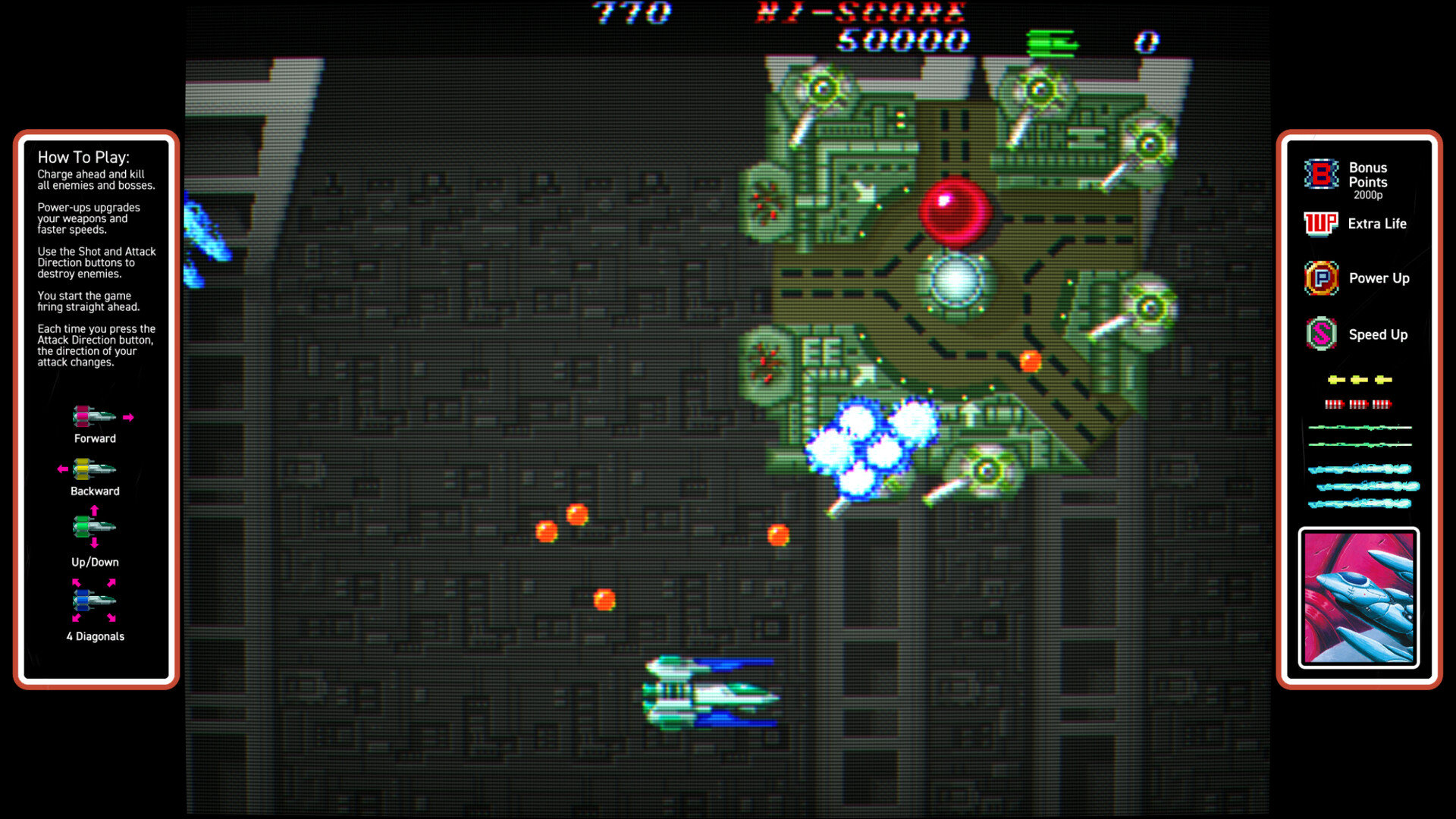Click the Backward attack ship icon
The width and height of the screenshot is (1456, 819).
tap(93, 469)
